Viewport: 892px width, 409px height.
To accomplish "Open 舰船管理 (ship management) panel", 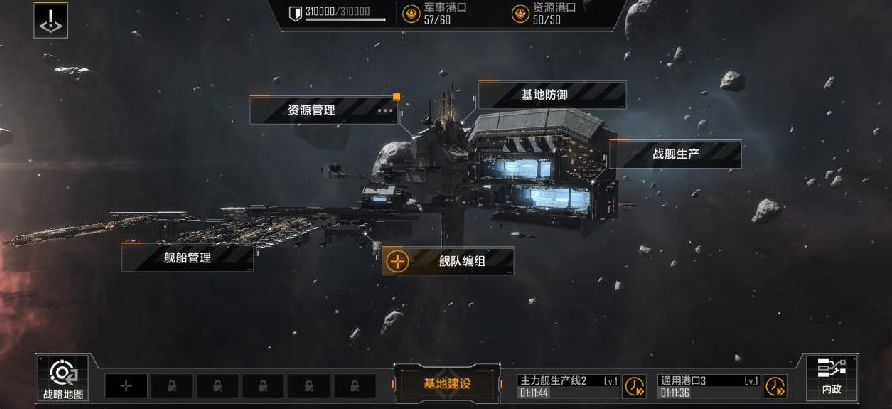I will coord(187,257).
